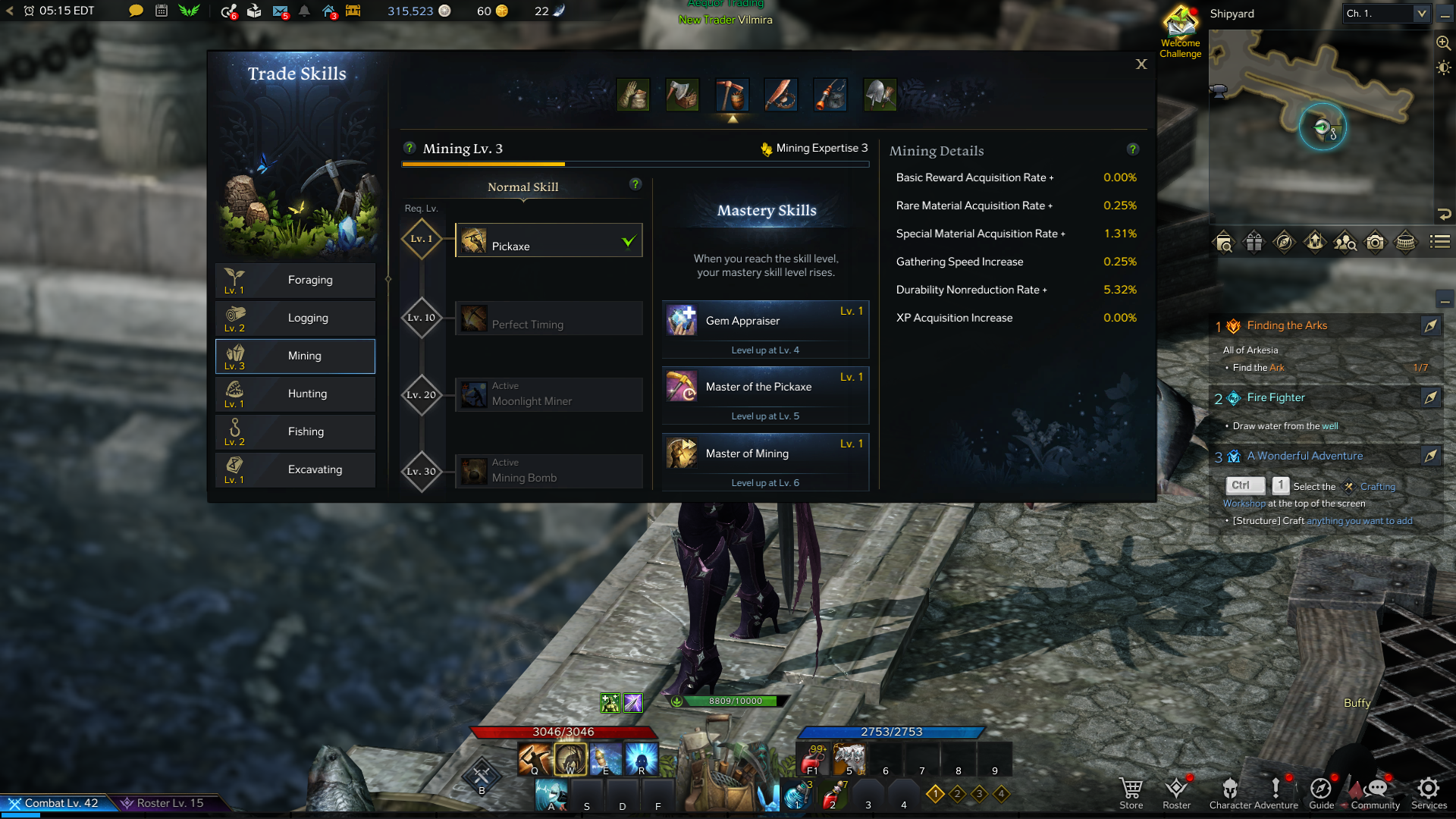
Task: Select the Pickaxe normal skill
Action: tap(548, 240)
